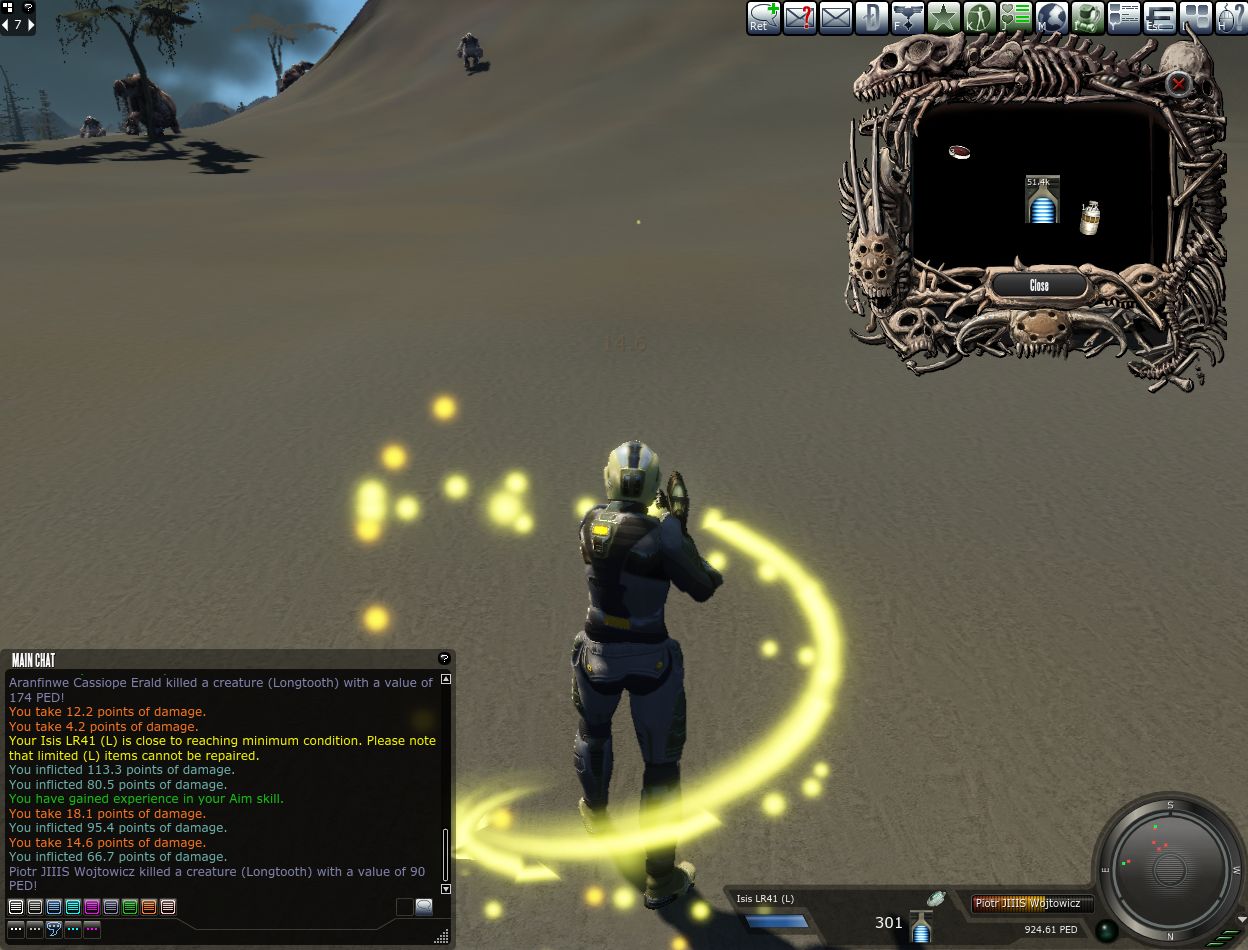Select the blue ammo cell loot item

1042,200
